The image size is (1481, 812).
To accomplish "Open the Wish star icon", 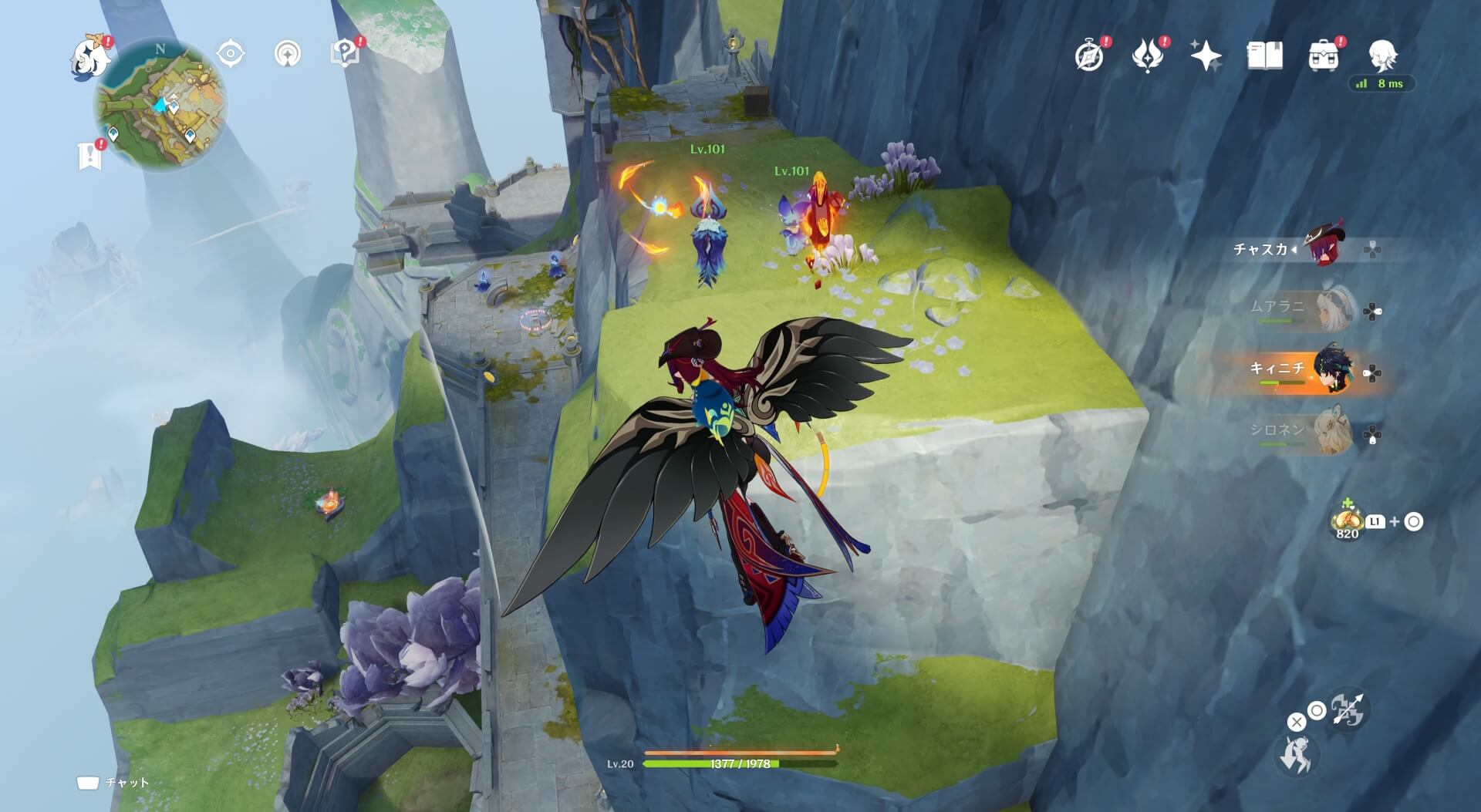I will click(x=1206, y=56).
